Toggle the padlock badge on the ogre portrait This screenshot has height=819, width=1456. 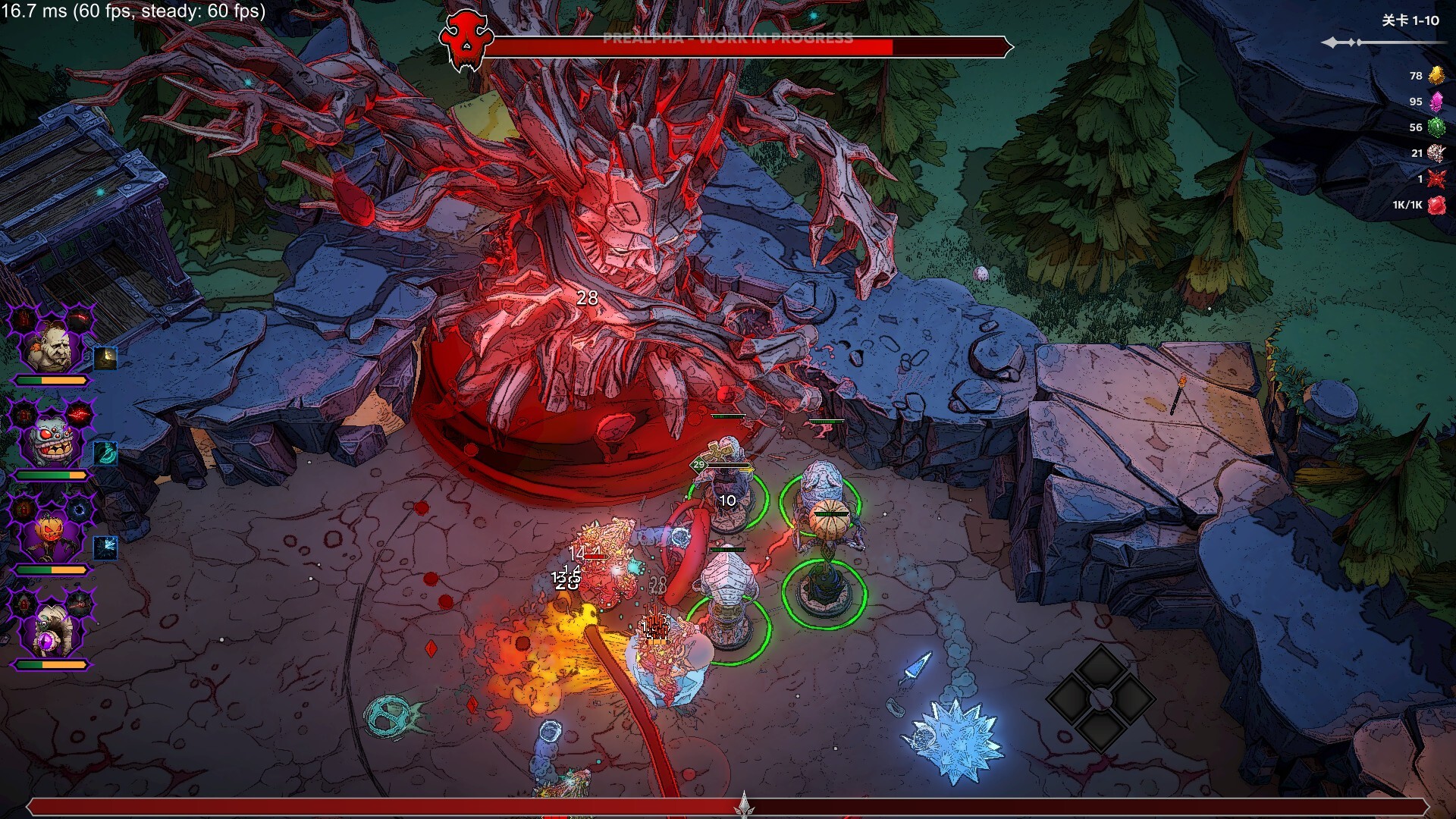[x=23, y=318]
